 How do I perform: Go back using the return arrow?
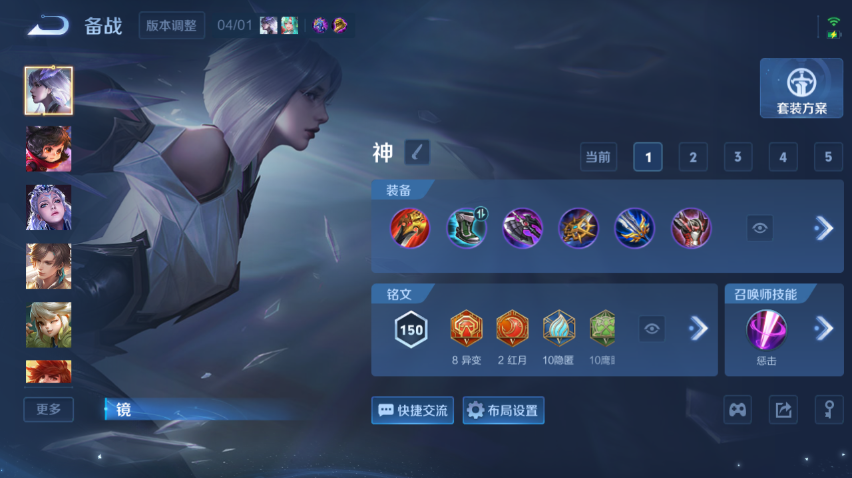point(48,26)
